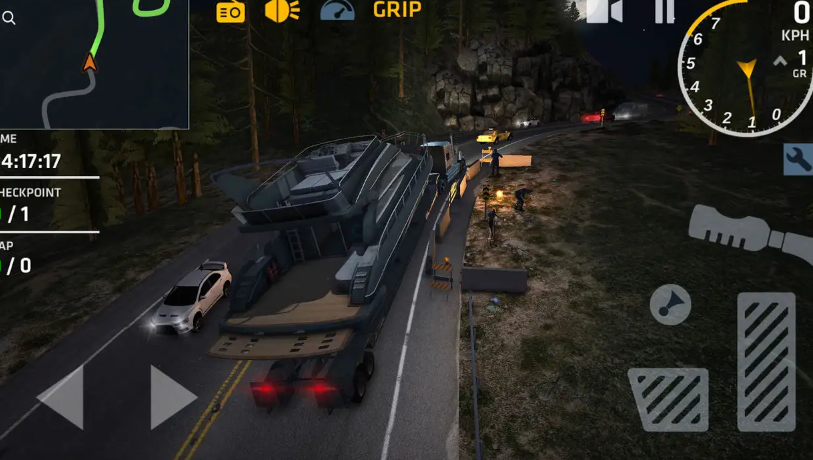
Task: Click the magnifier on the minimap
Action: (8, 18)
